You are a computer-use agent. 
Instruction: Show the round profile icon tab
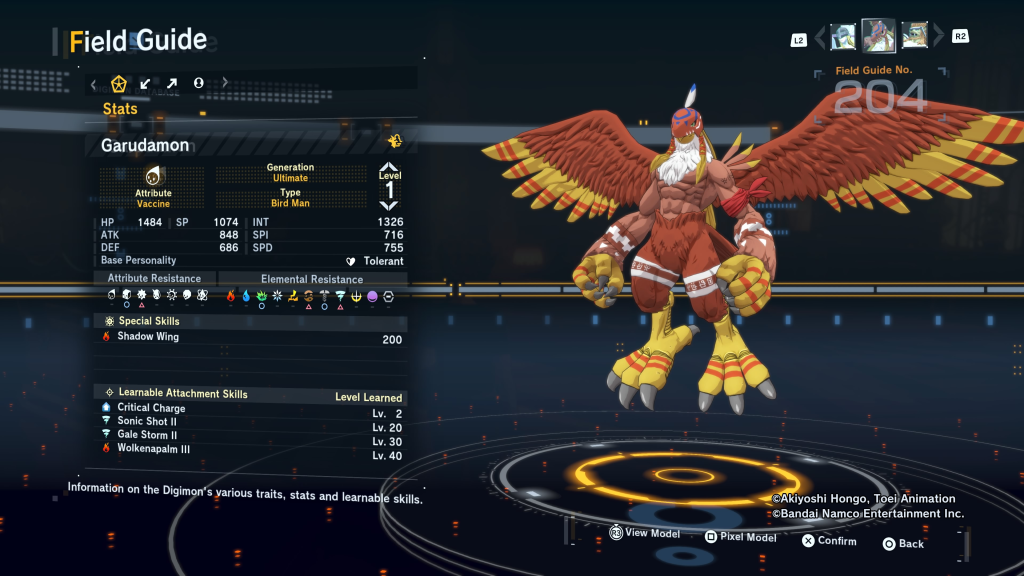pyautogui.click(x=199, y=83)
